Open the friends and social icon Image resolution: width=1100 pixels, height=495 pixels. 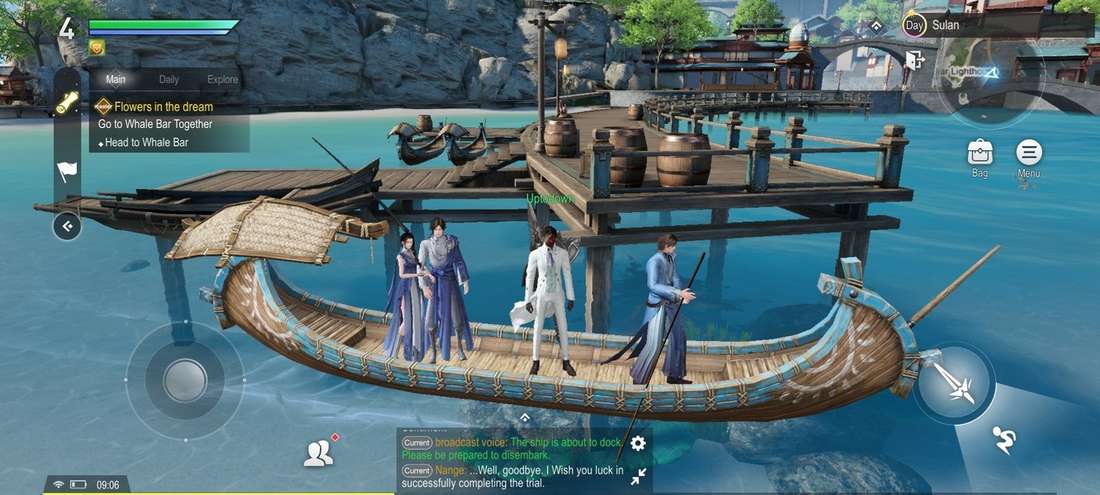point(318,454)
